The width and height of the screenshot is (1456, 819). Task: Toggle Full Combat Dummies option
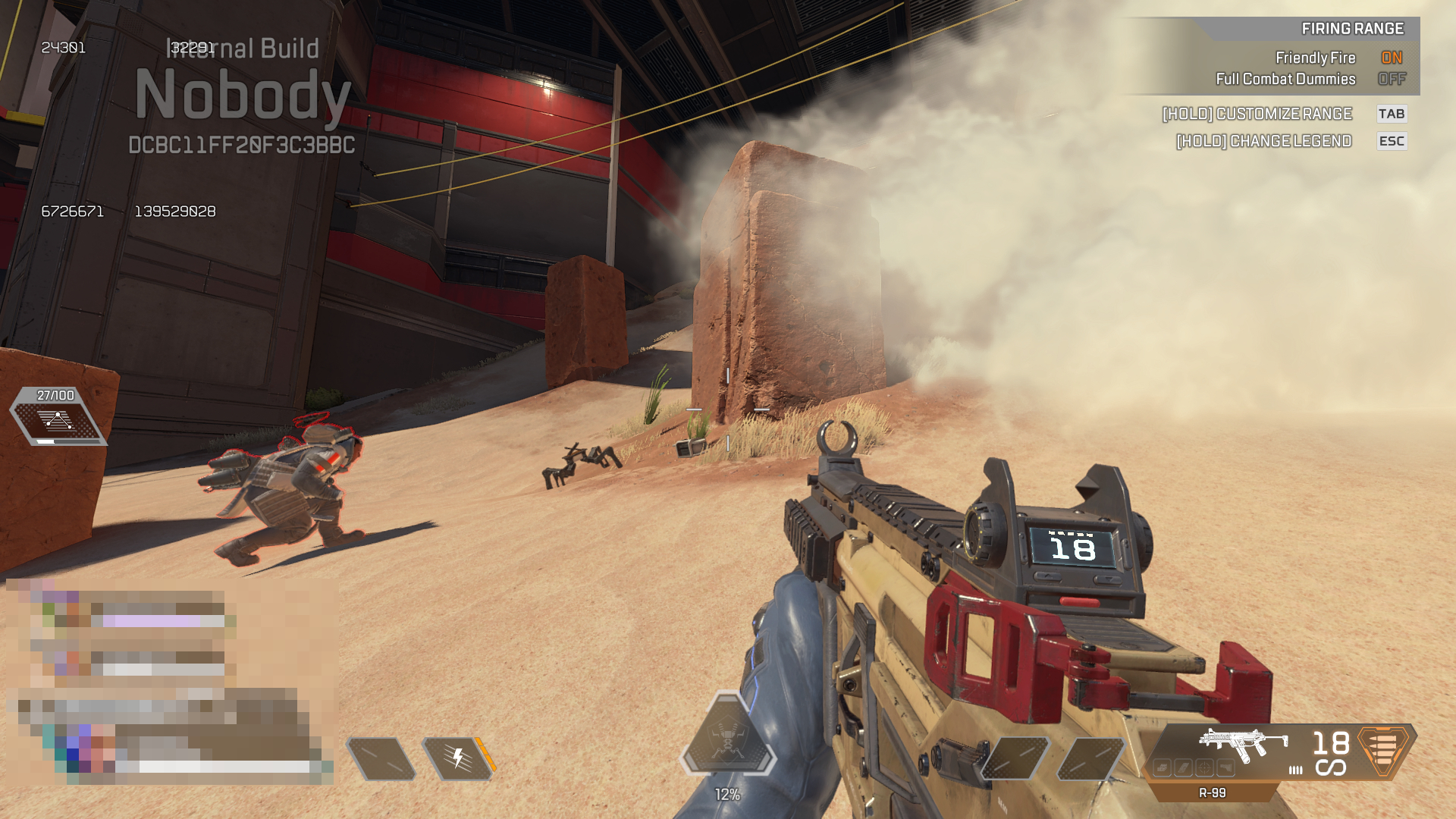[x=1391, y=79]
